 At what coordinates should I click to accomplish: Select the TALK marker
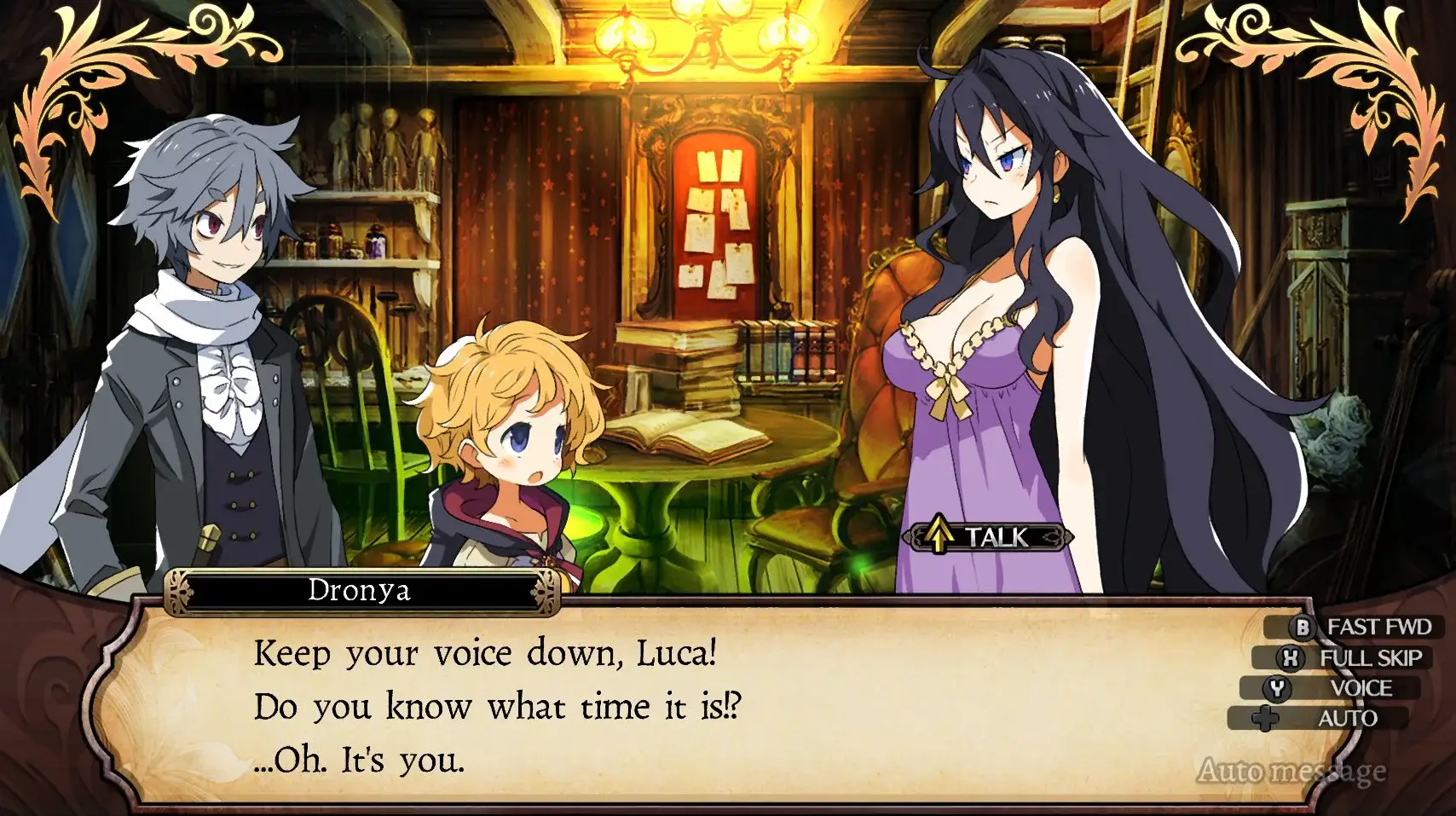[x=987, y=536]
